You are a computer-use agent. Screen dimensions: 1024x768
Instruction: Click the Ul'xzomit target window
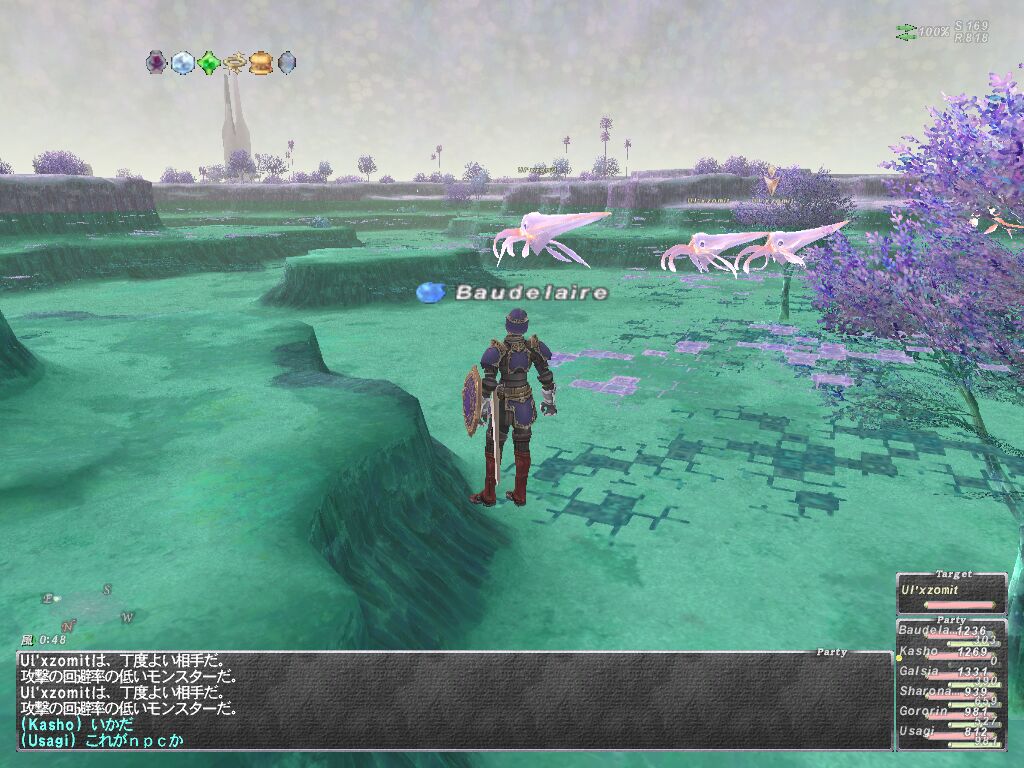coord(951,594)
